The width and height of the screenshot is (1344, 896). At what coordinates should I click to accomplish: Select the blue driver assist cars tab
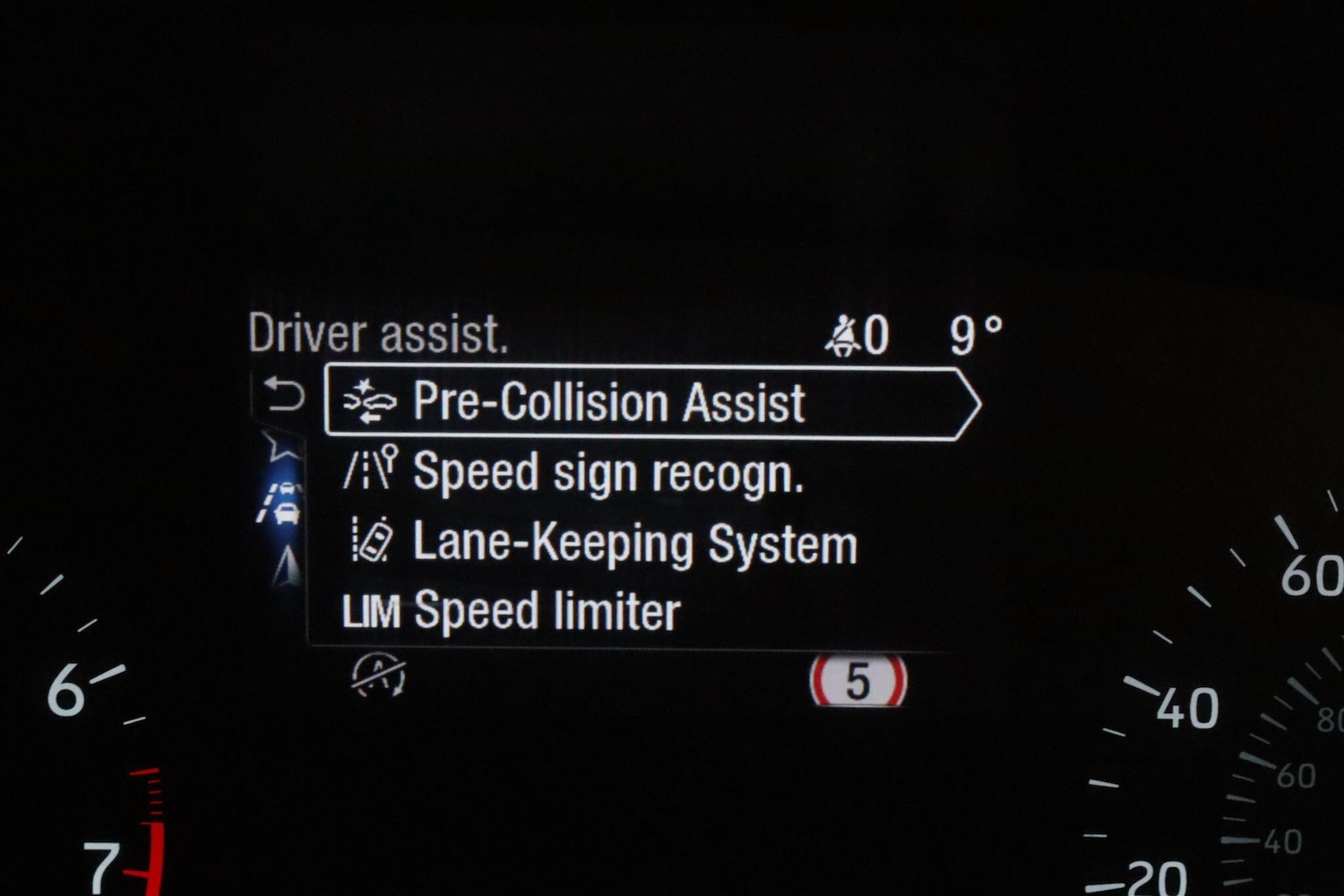coord(281,504)
